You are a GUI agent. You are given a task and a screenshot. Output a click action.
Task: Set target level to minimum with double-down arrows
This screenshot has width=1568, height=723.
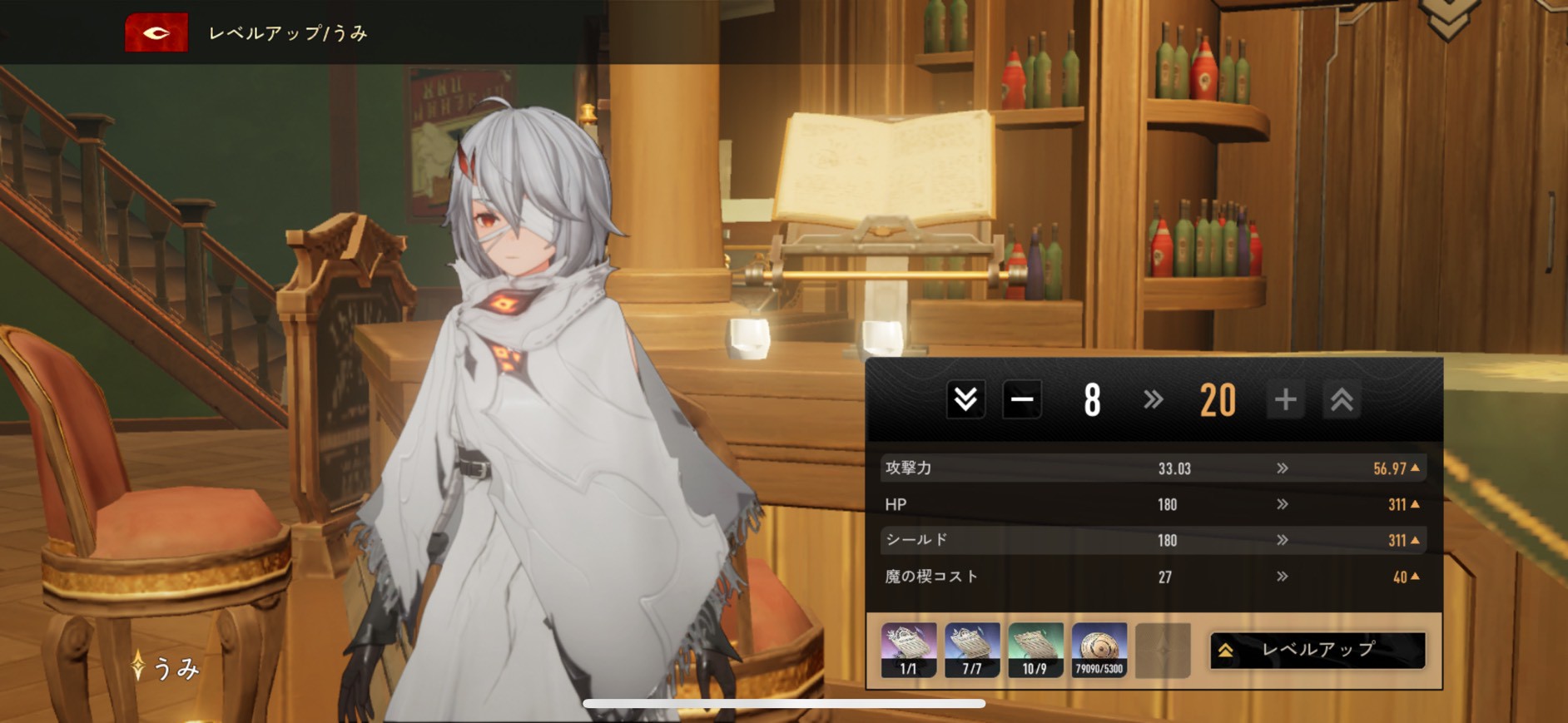[x=965, y=400]
